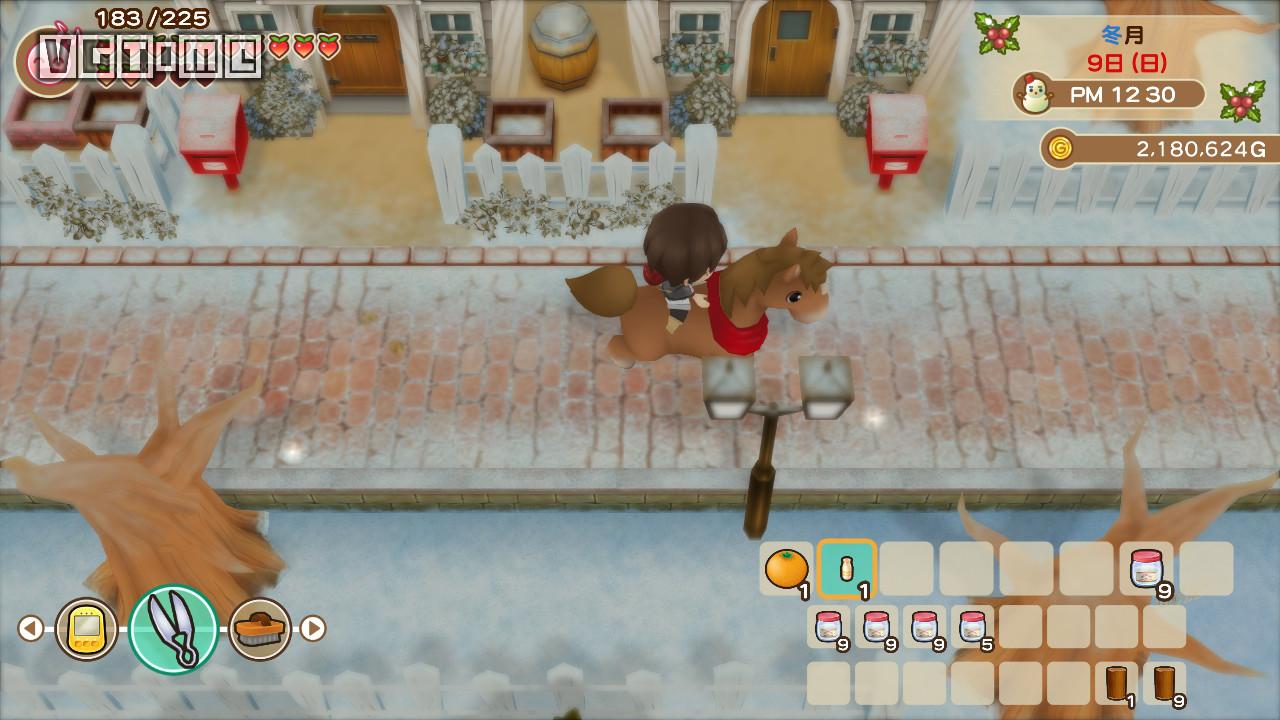Select the single lumber log slot
The width and height of the screenshot is (1280, 720).
click(x=1117, y=683)
